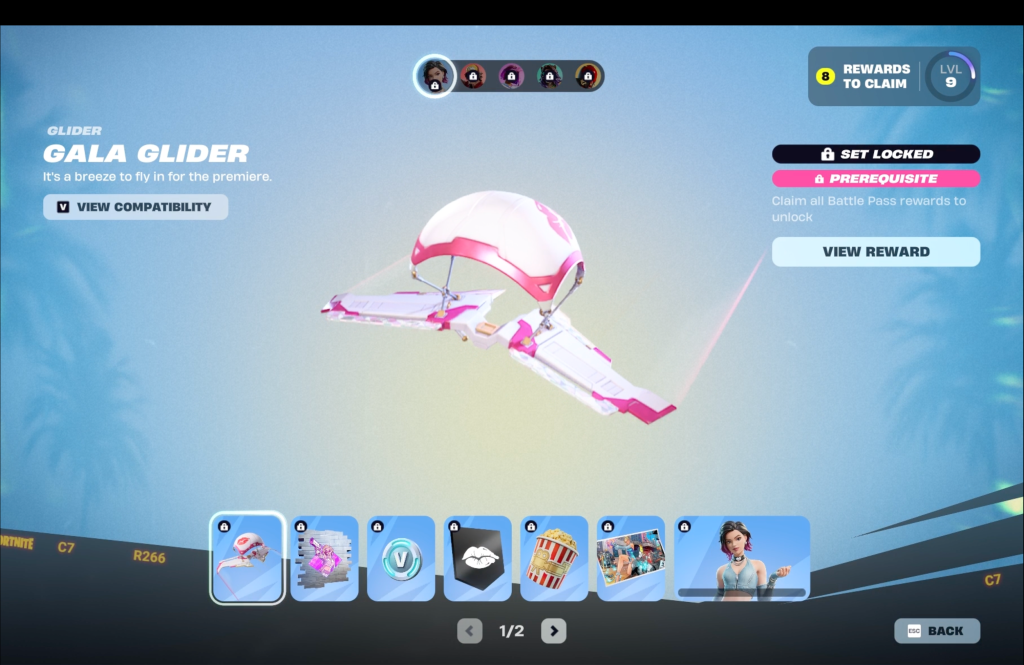
Task: Go to the next rewards page
Action: (554, 631)
